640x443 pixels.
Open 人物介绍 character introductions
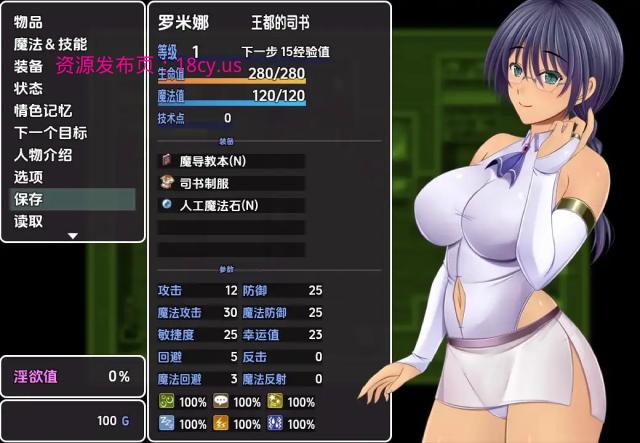[43, 155]
